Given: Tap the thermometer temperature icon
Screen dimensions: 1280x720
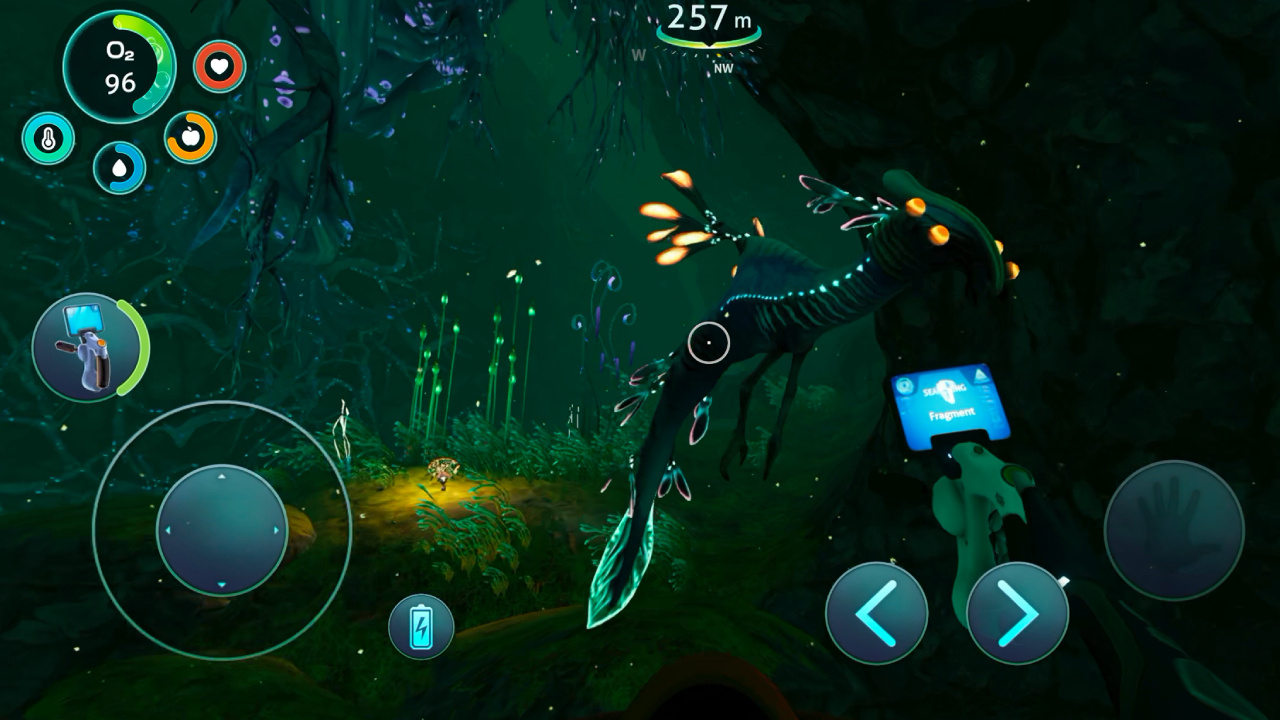Looking at the screenshot, I should pyautogui.click(x=48, y=139).
